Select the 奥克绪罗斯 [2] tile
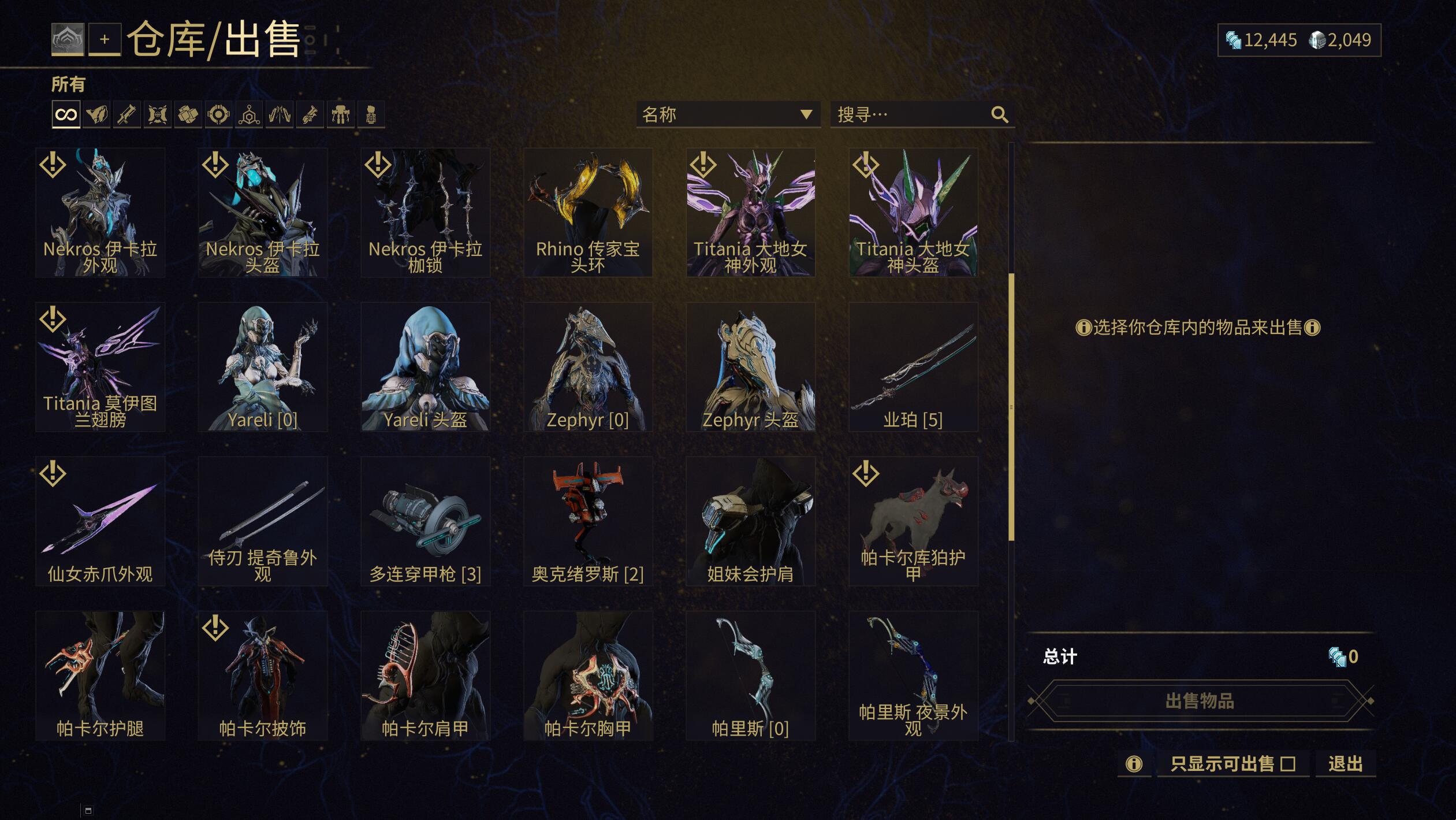The height and width of the screenshot is (820, 1456). click(588, 521)
